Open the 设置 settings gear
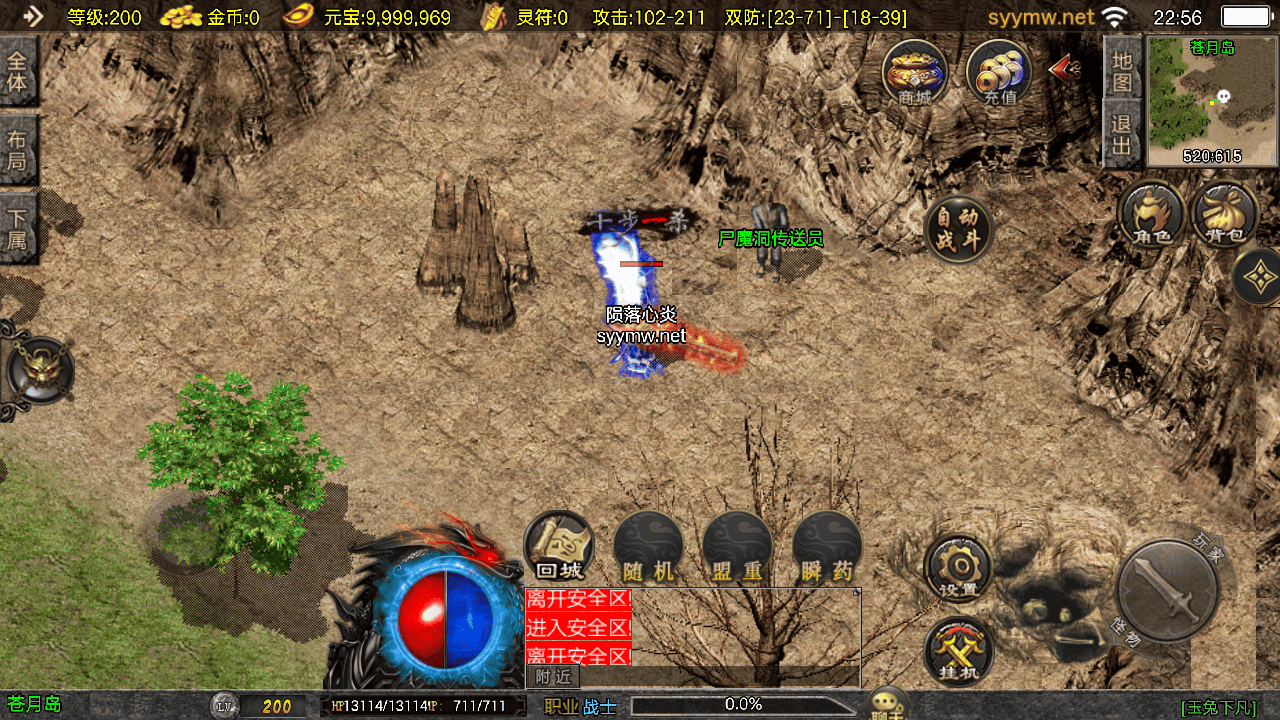Screen dimensions: 1280x720 pos(958,567)
